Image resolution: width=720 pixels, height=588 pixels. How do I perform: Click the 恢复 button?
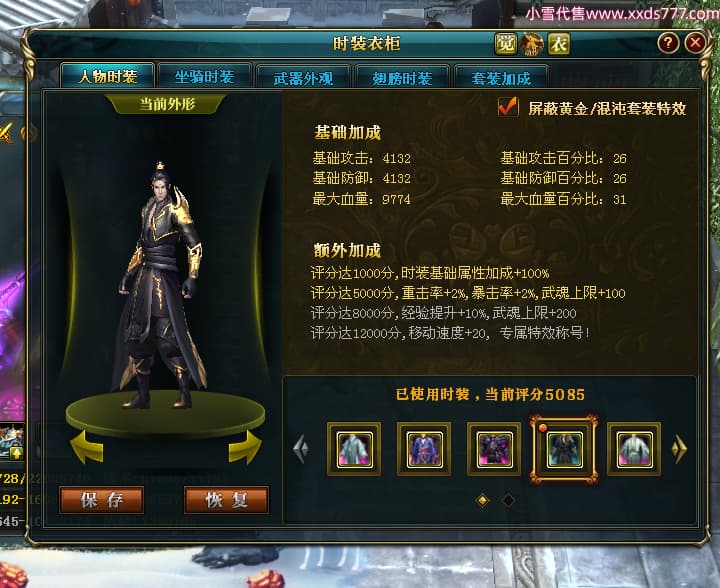[x=226, y=500]
